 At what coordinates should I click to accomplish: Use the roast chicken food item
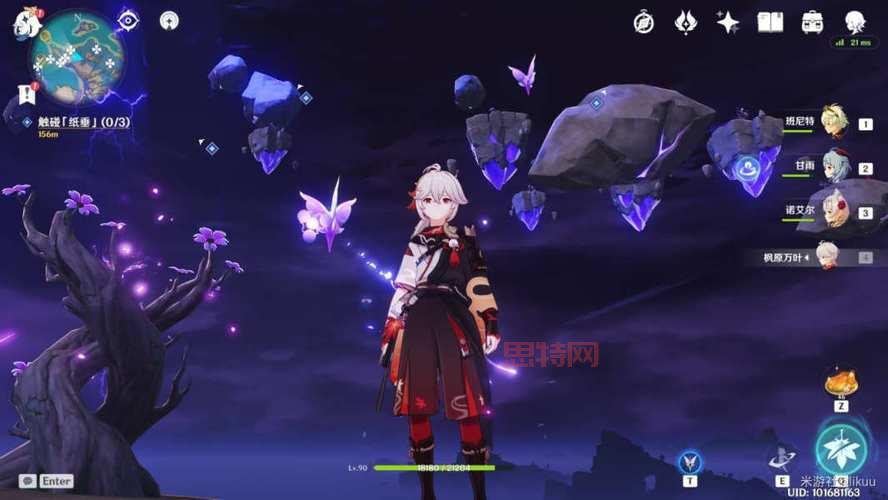click(839, 382)
